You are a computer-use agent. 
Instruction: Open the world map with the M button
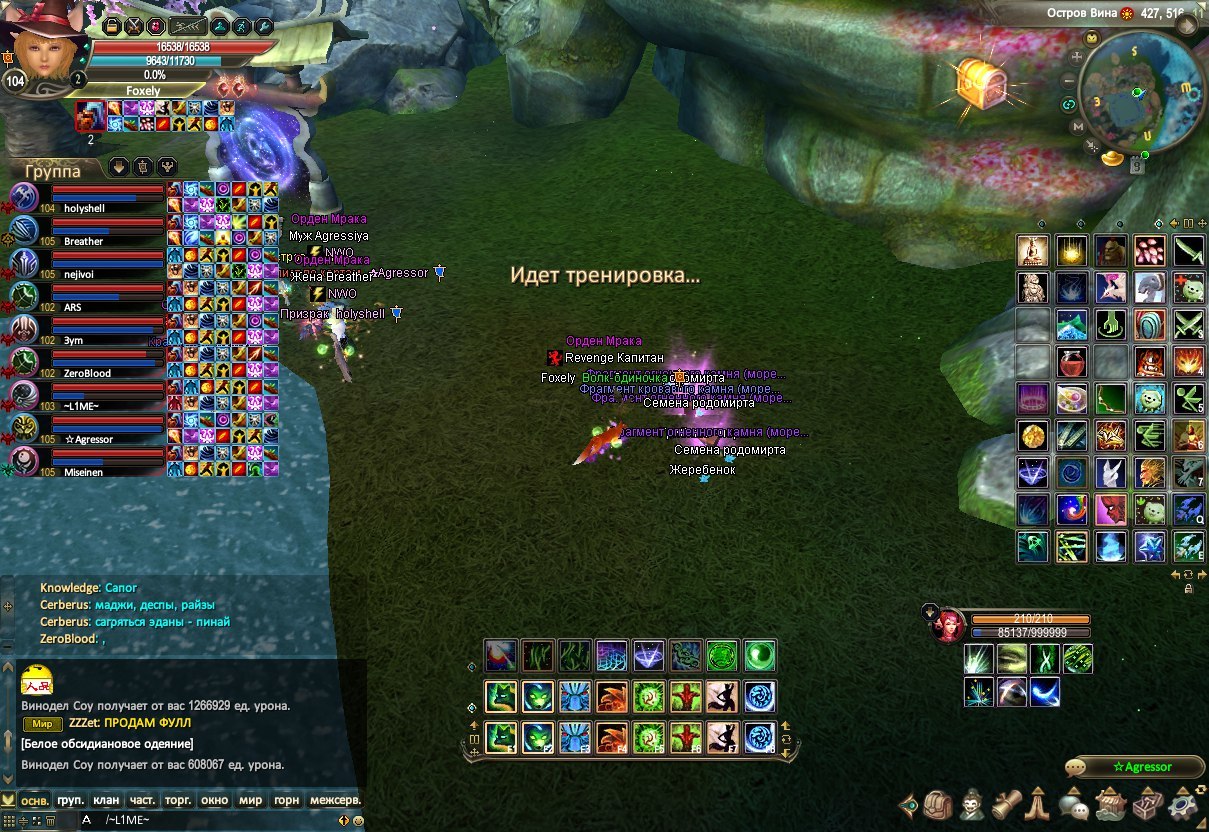(x=1078, y=127)
